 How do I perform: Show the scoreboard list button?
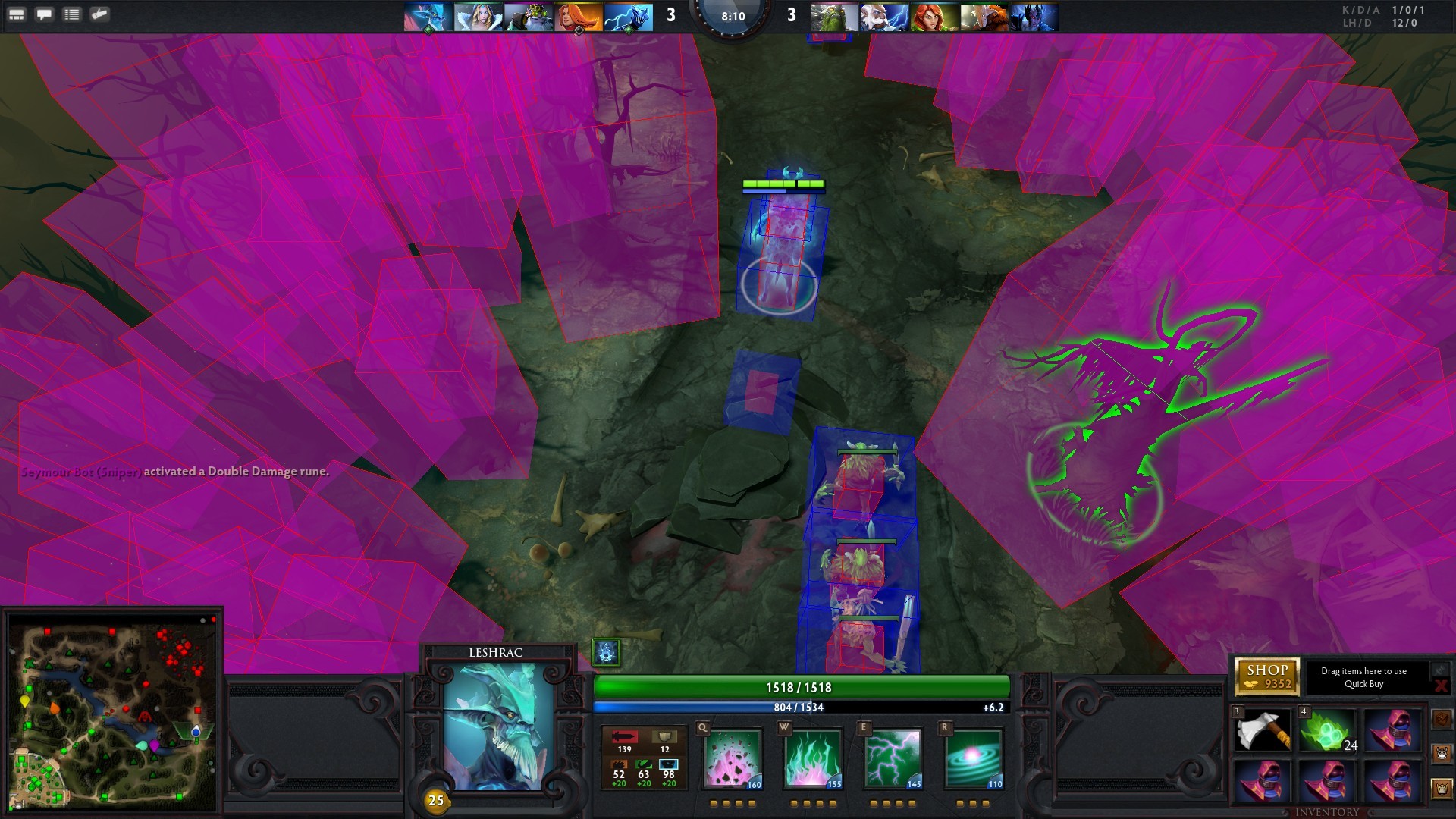(x=72, y=14)
